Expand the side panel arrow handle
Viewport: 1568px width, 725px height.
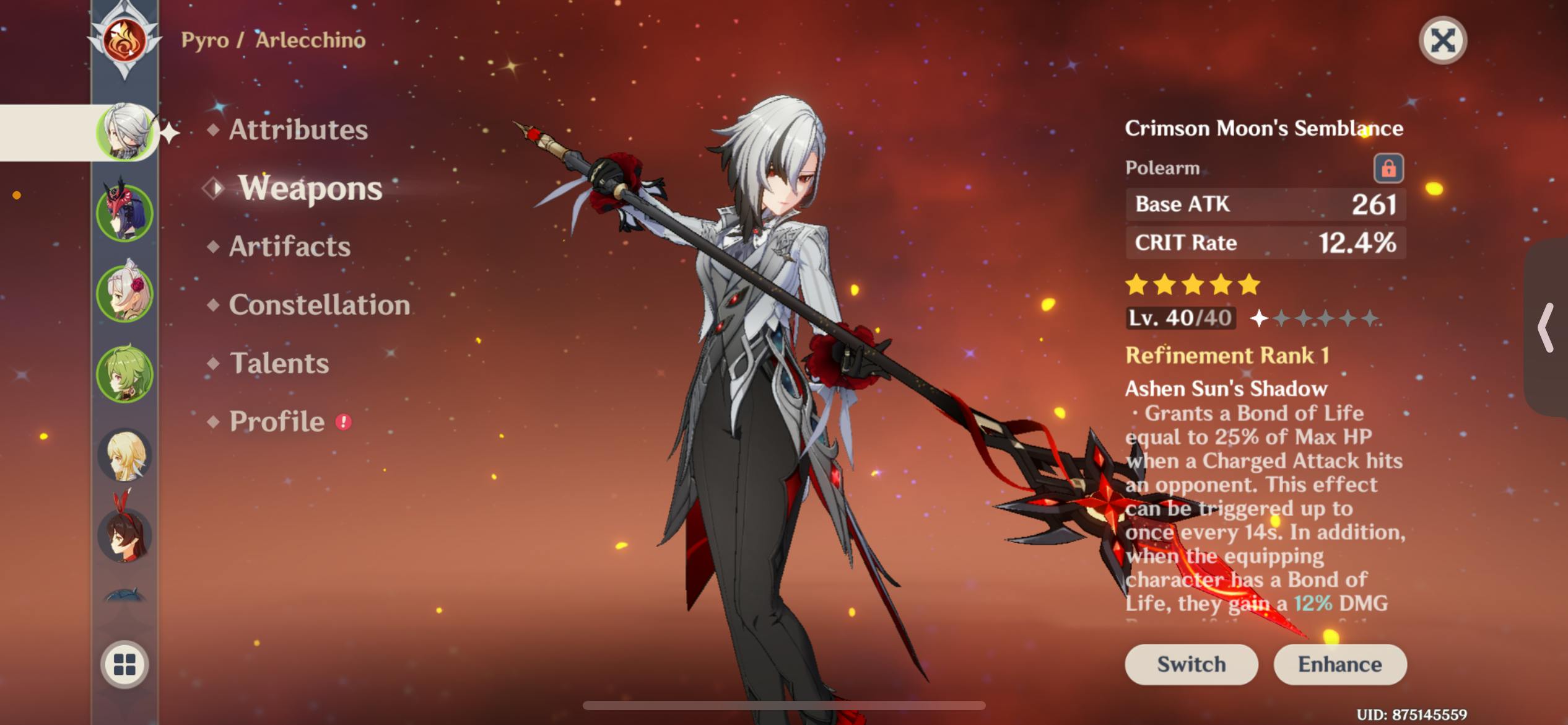click(1546, 327)
